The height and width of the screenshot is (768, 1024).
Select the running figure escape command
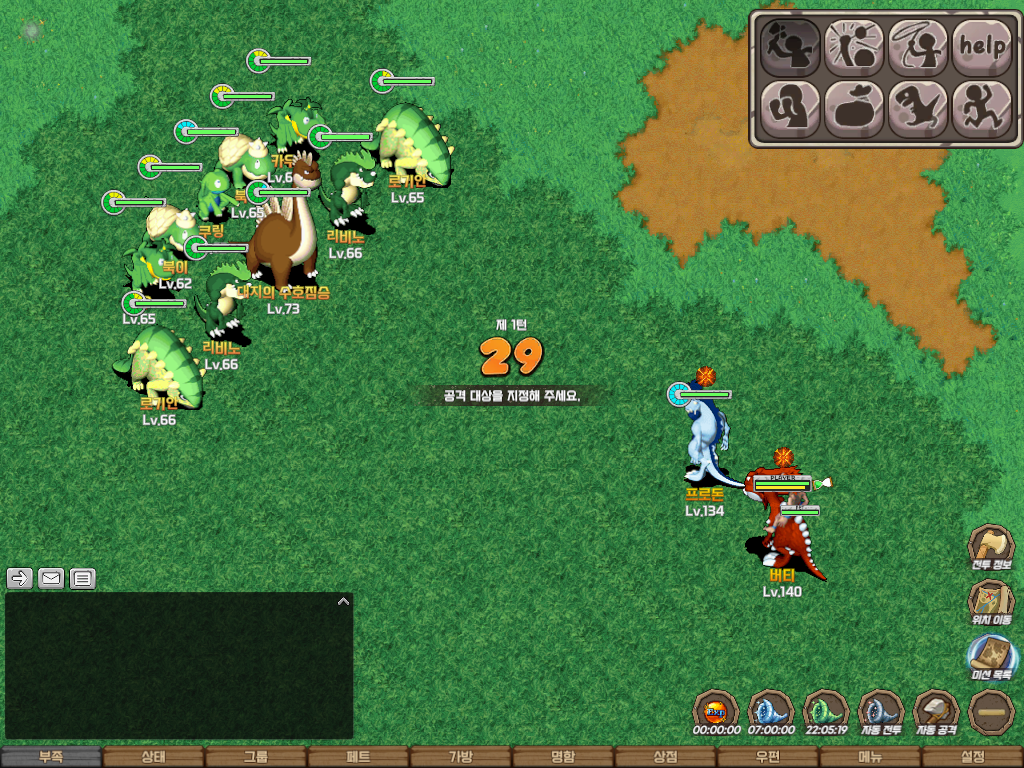click(981, 107)
